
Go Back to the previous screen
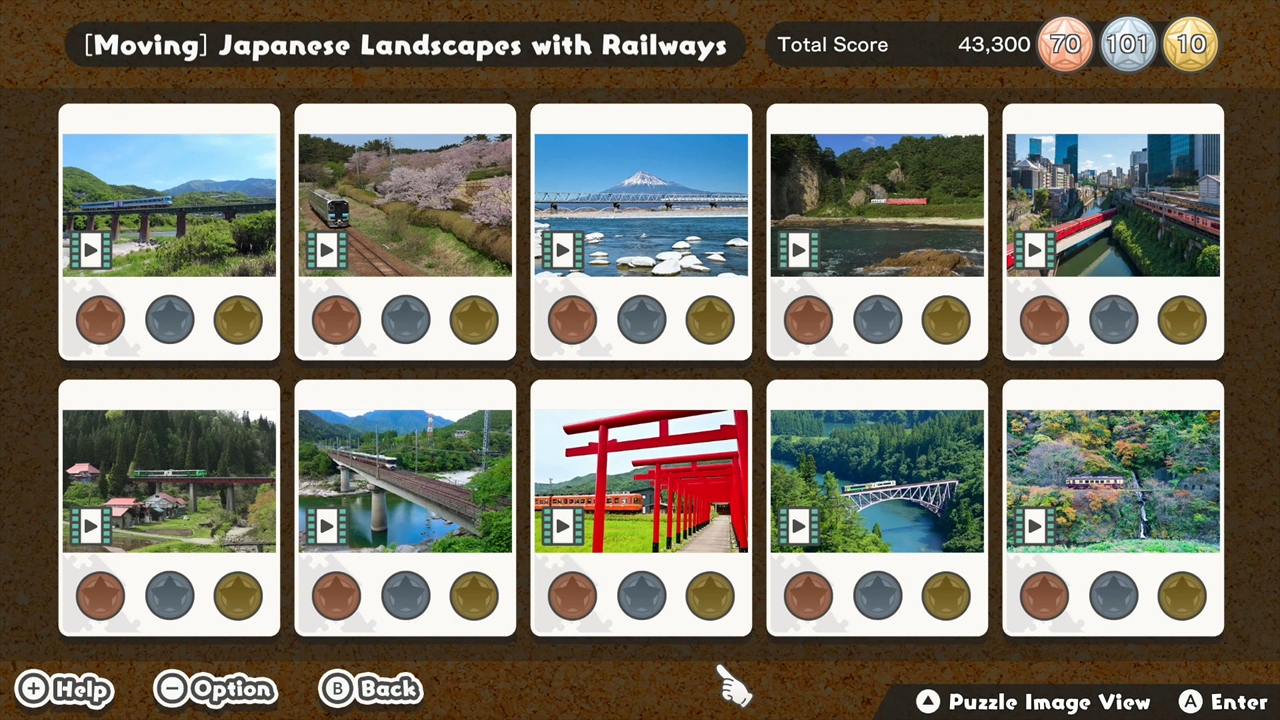coord(370,689)
